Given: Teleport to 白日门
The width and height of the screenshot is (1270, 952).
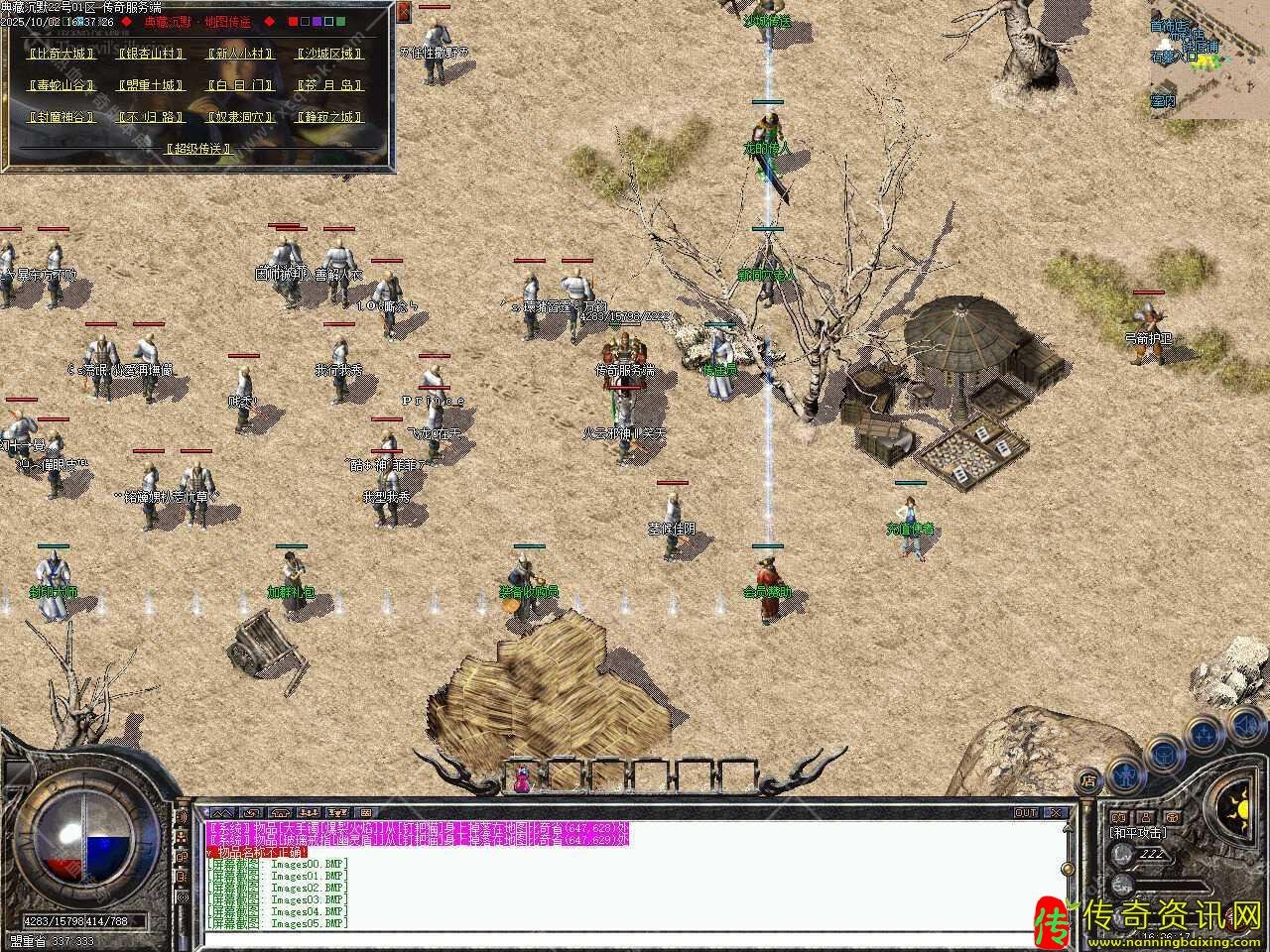Looking at the screenshot, I should click(x=239, y=85).
